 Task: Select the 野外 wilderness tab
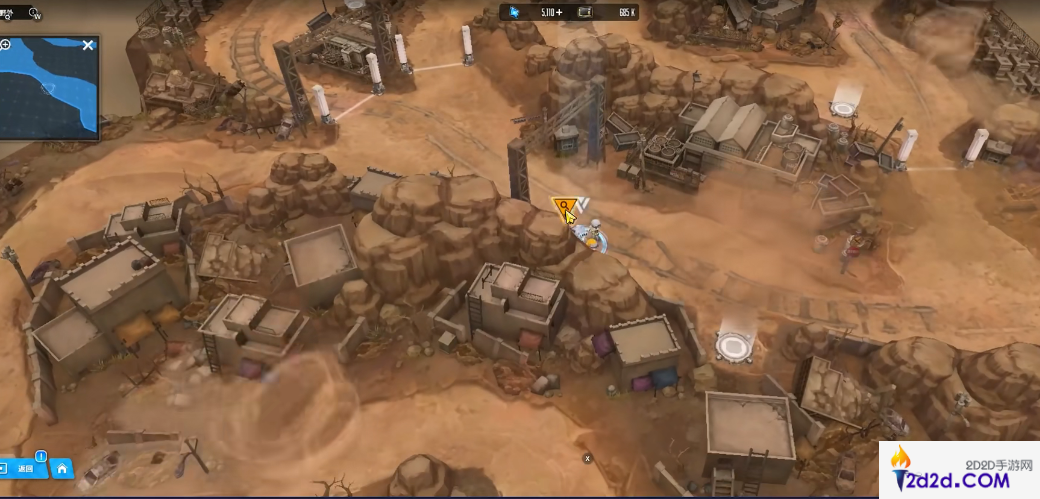tap(7, 13)
